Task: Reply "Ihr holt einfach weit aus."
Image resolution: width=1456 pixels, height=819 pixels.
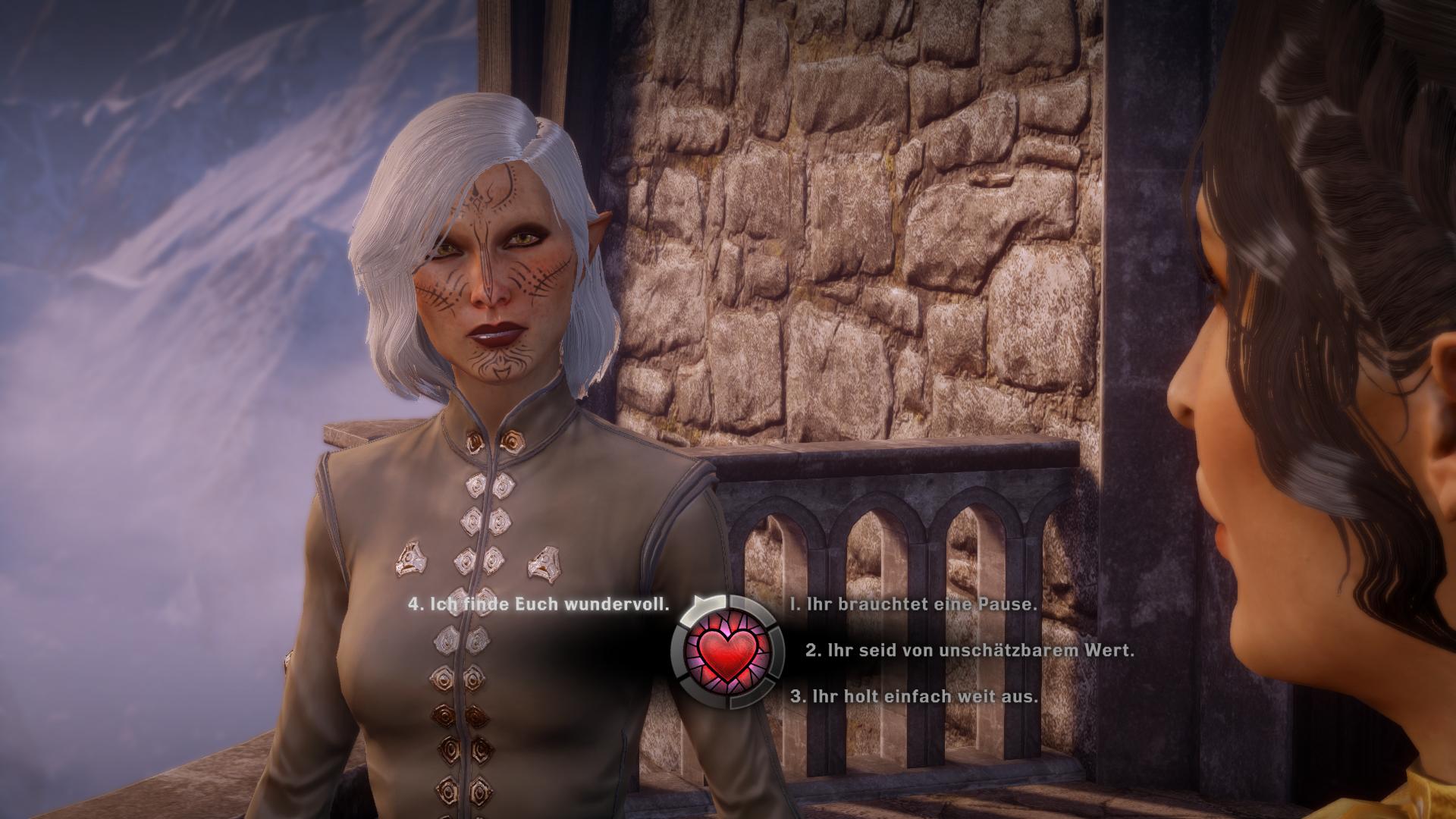Action: pyautogui.click(x=914, y=695)
